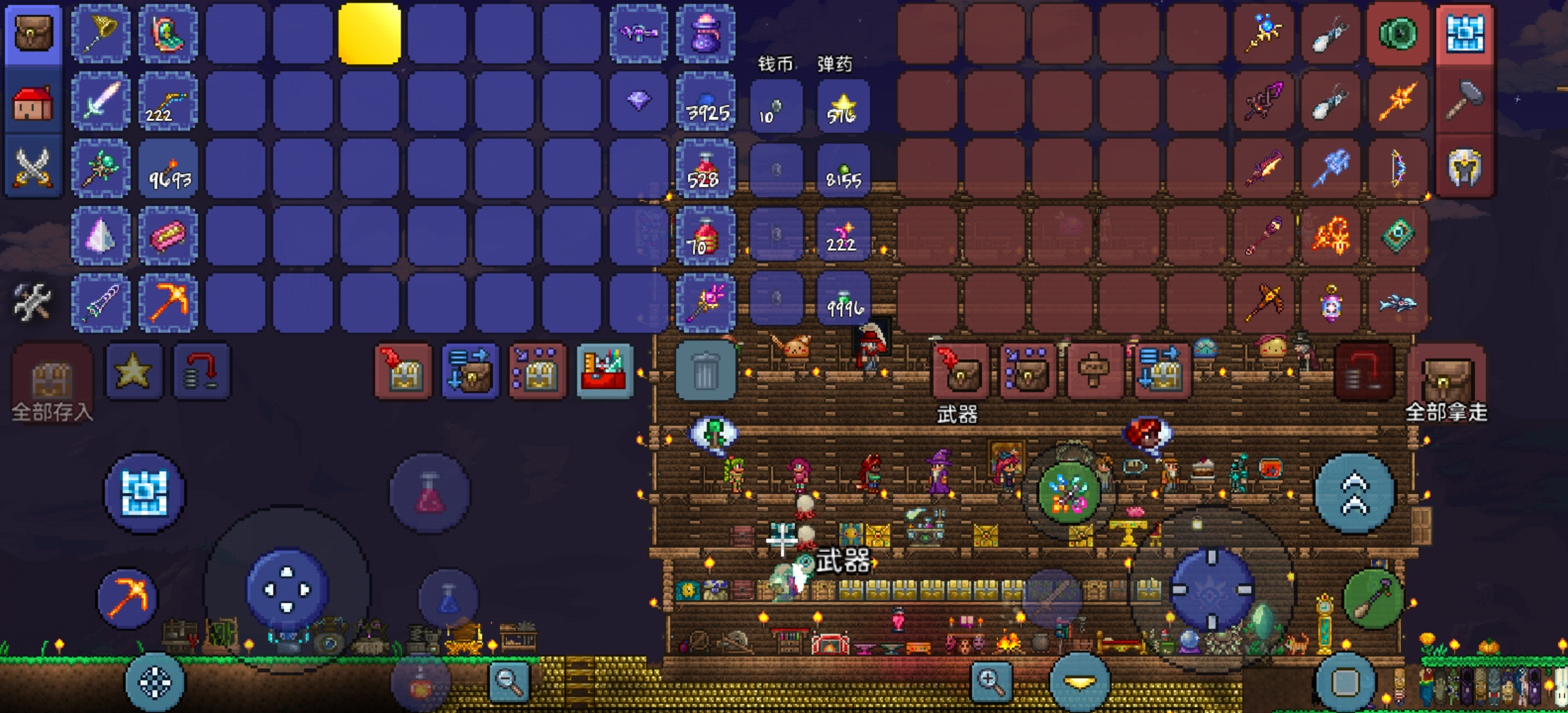
Task: Pick the bug net inventory slot
Action: tap(101, 33)
